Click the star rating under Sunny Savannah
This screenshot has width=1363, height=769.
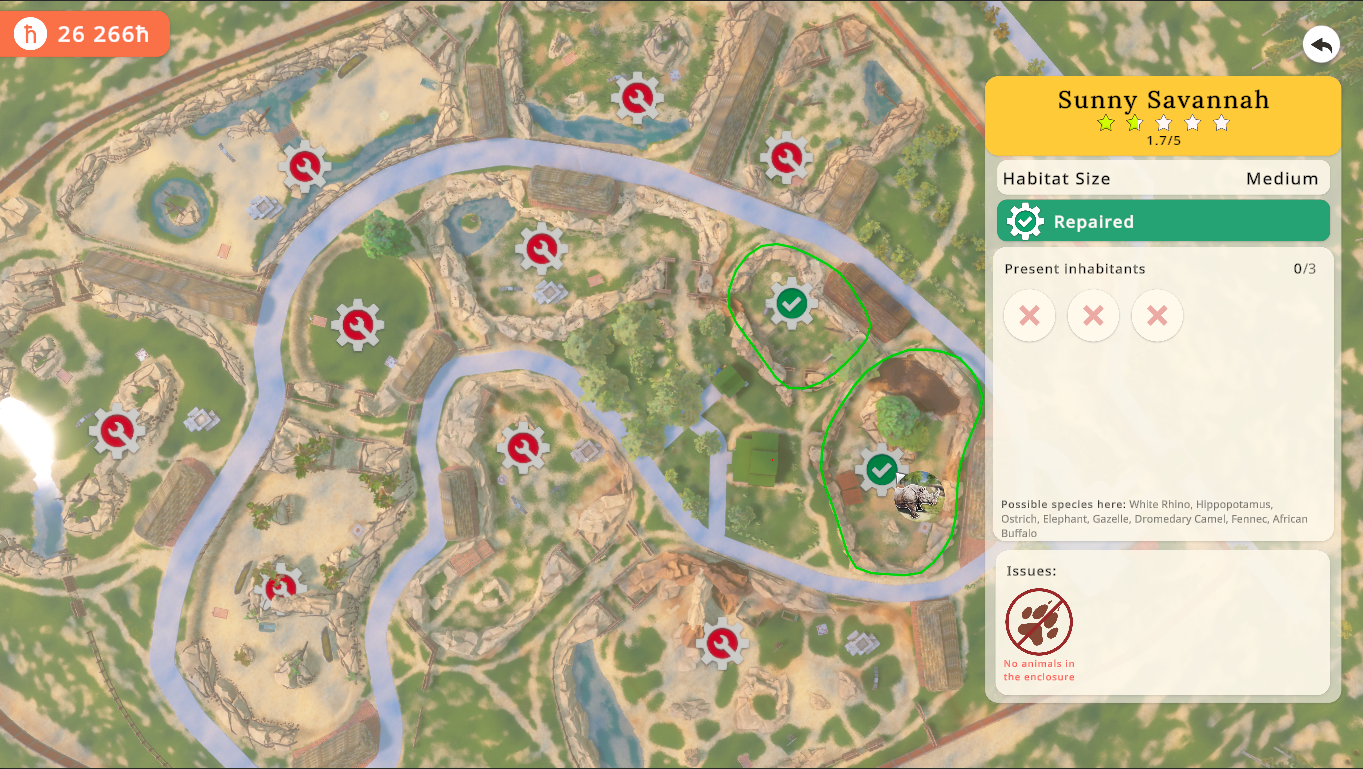(x=1163, y=124)
